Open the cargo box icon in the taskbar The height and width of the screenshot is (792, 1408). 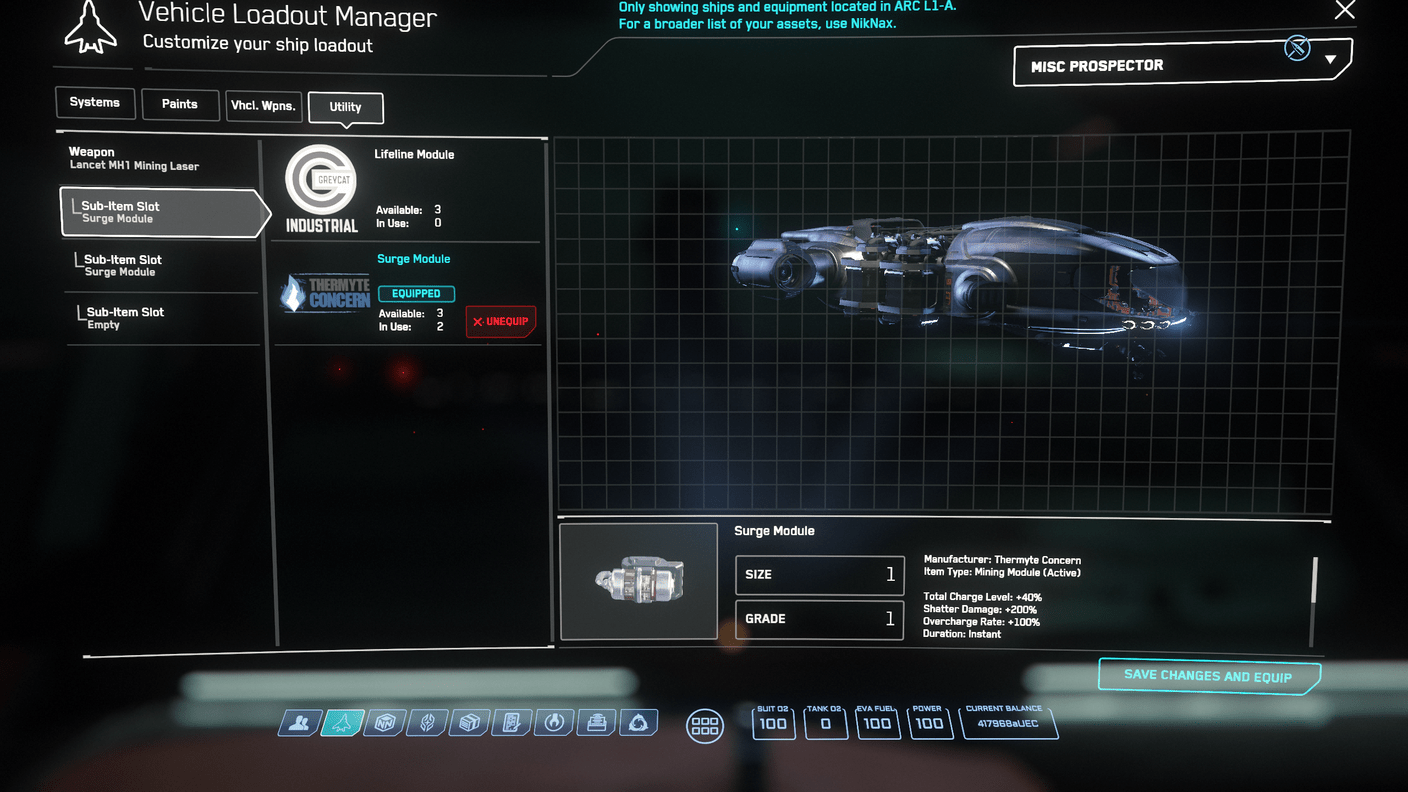468,722
